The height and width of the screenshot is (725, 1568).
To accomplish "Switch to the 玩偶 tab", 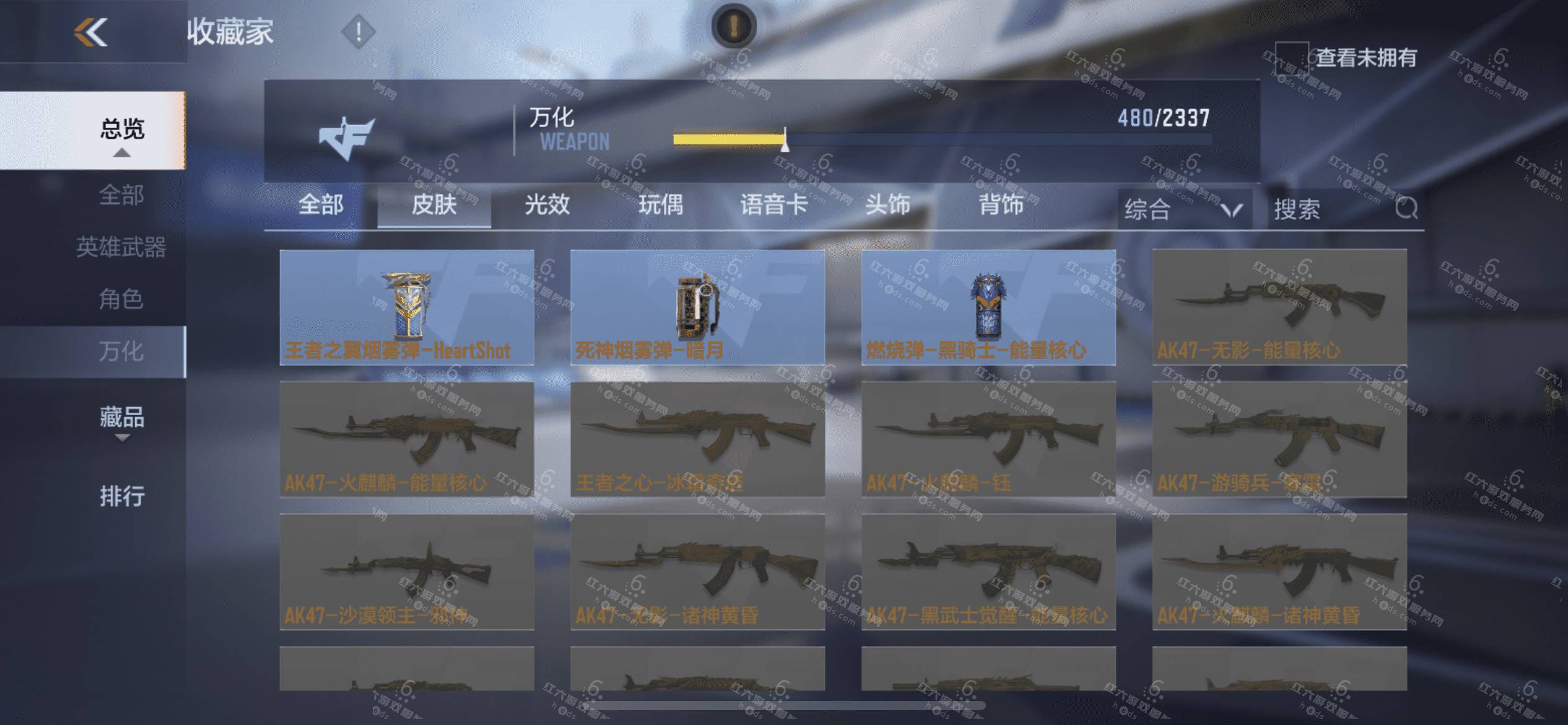I will pos(661,204).
